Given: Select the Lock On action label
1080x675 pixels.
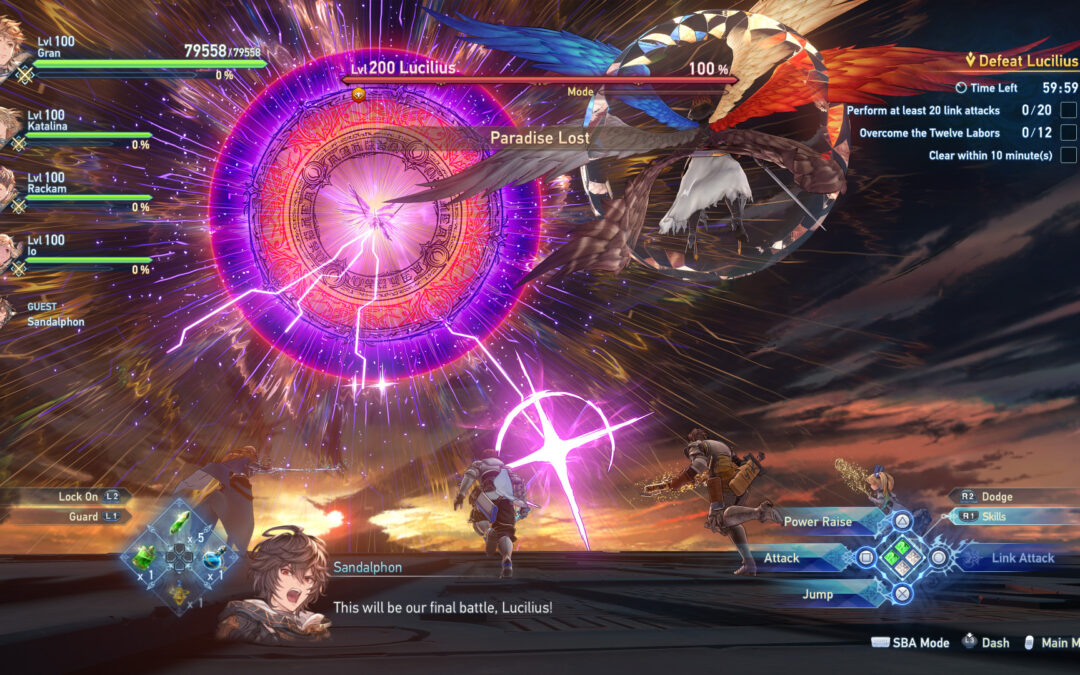Looking at the screenshot, I should click(78, 496).
